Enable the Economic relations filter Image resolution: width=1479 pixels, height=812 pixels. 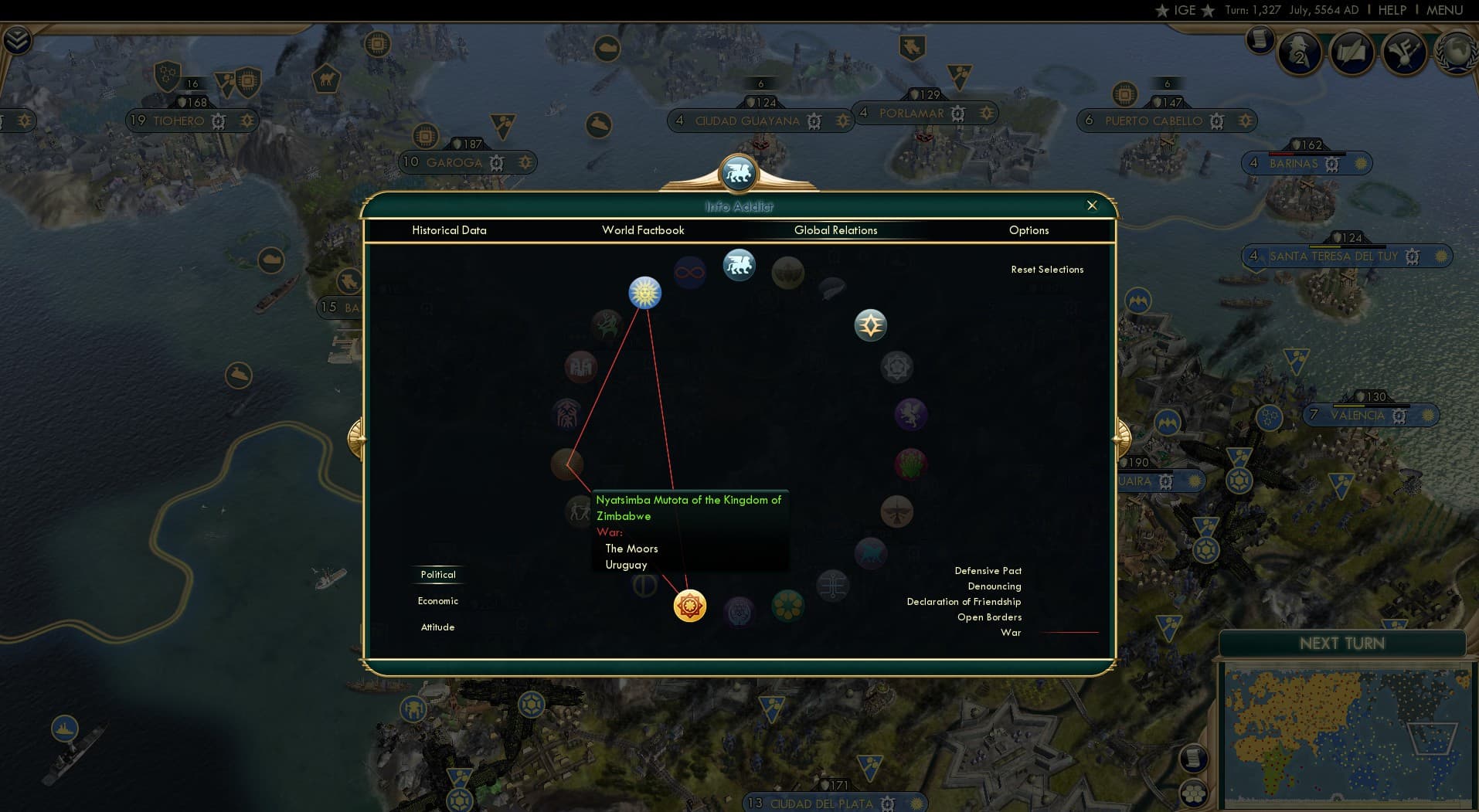[437, 600]
